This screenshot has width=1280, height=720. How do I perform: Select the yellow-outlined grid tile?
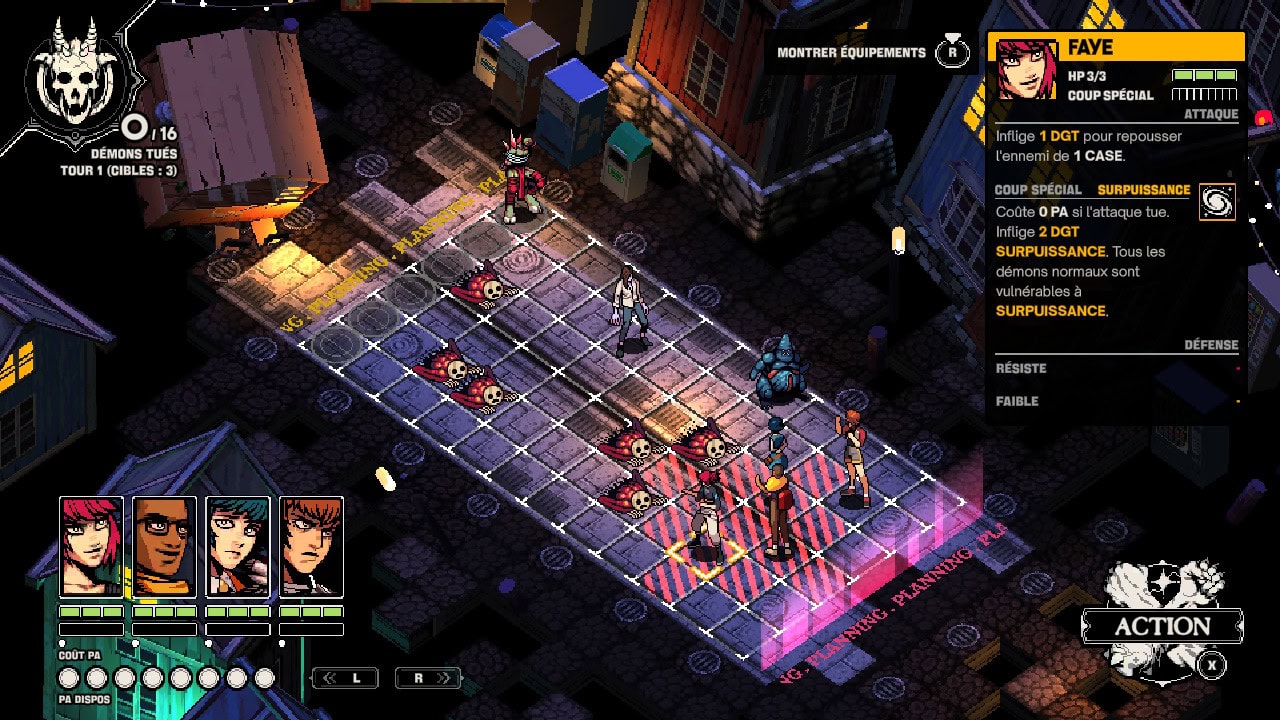coord(706,558)
